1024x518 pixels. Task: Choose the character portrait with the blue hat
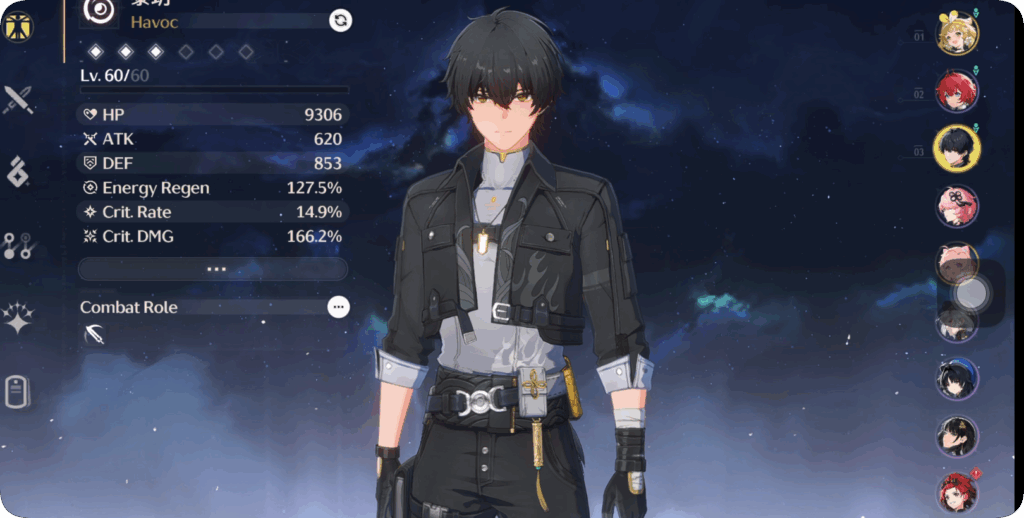click(x=957, y=379)
